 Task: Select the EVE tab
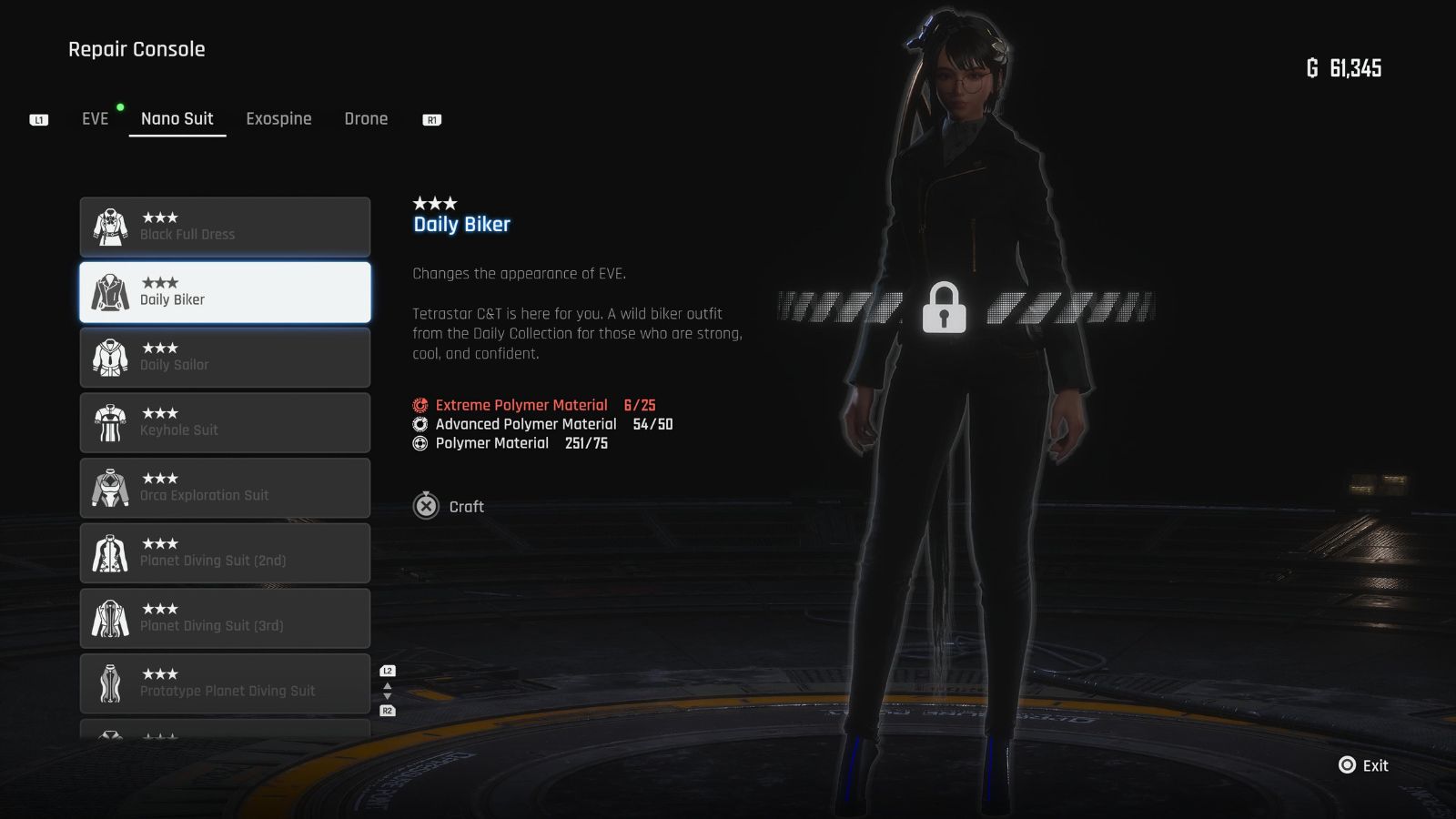(95, 118)
